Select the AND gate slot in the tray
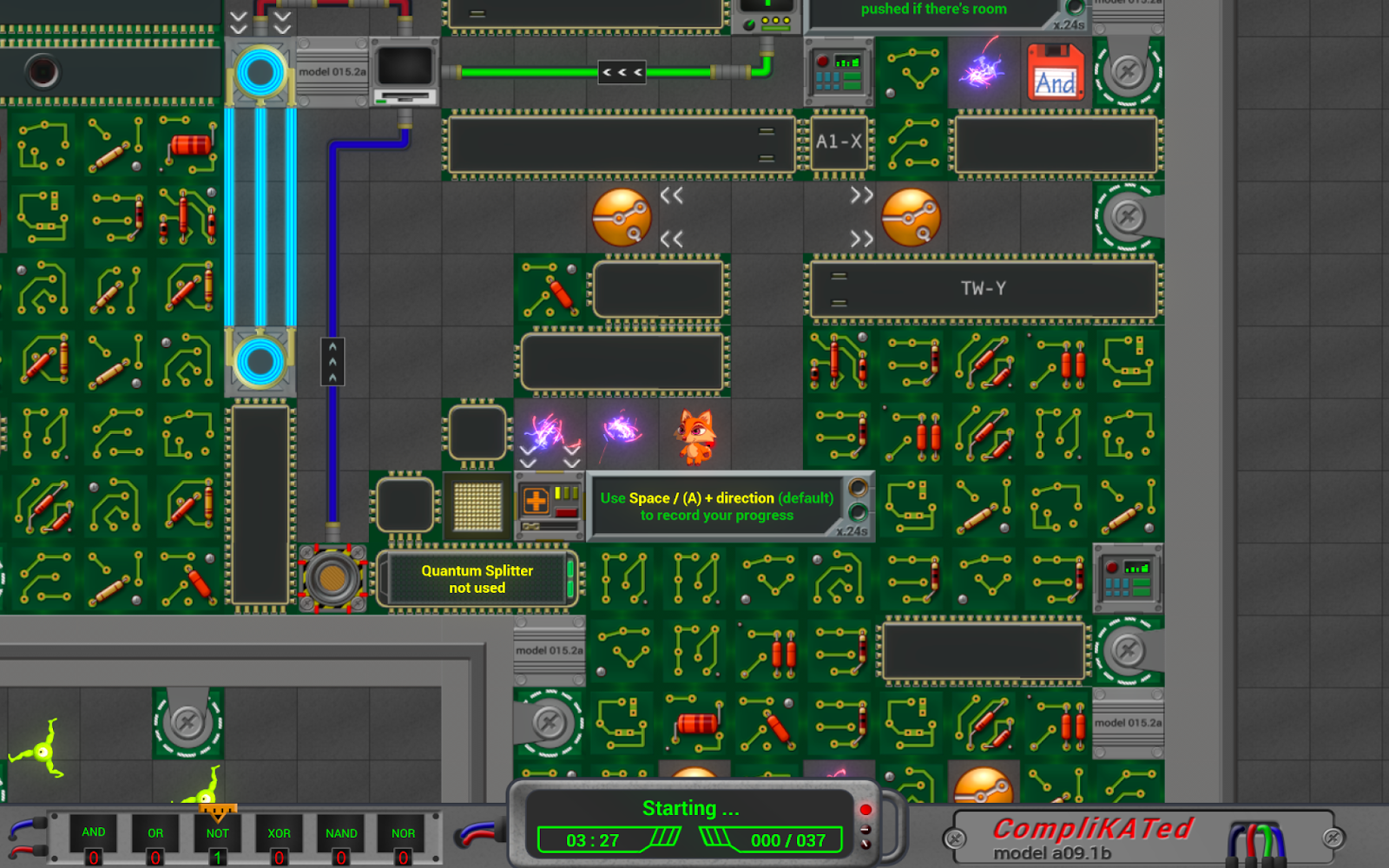Viewport: 1389px width, 868px height. pos(94,833)
